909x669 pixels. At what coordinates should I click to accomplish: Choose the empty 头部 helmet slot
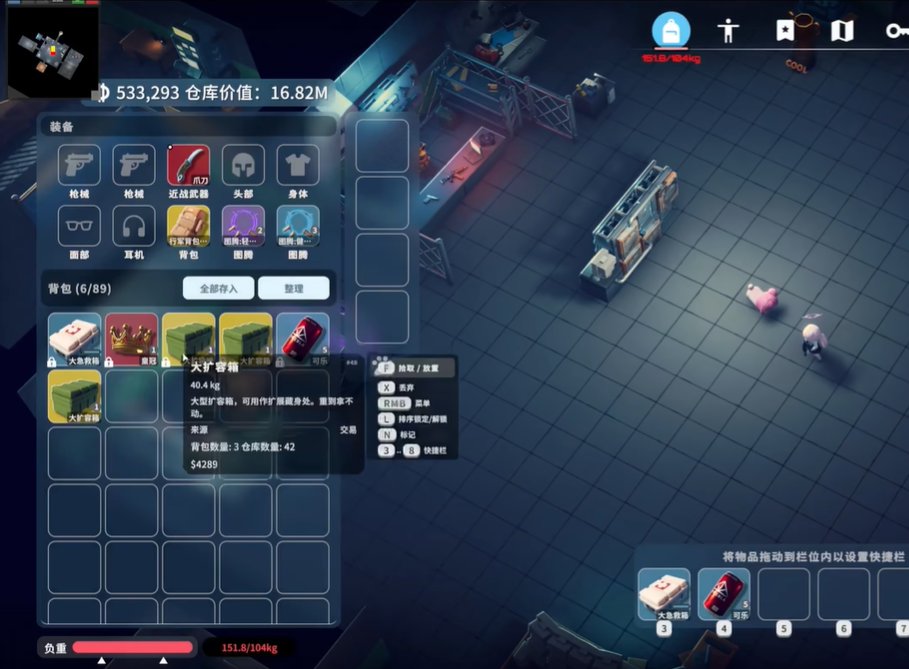(x=242, y=166)
